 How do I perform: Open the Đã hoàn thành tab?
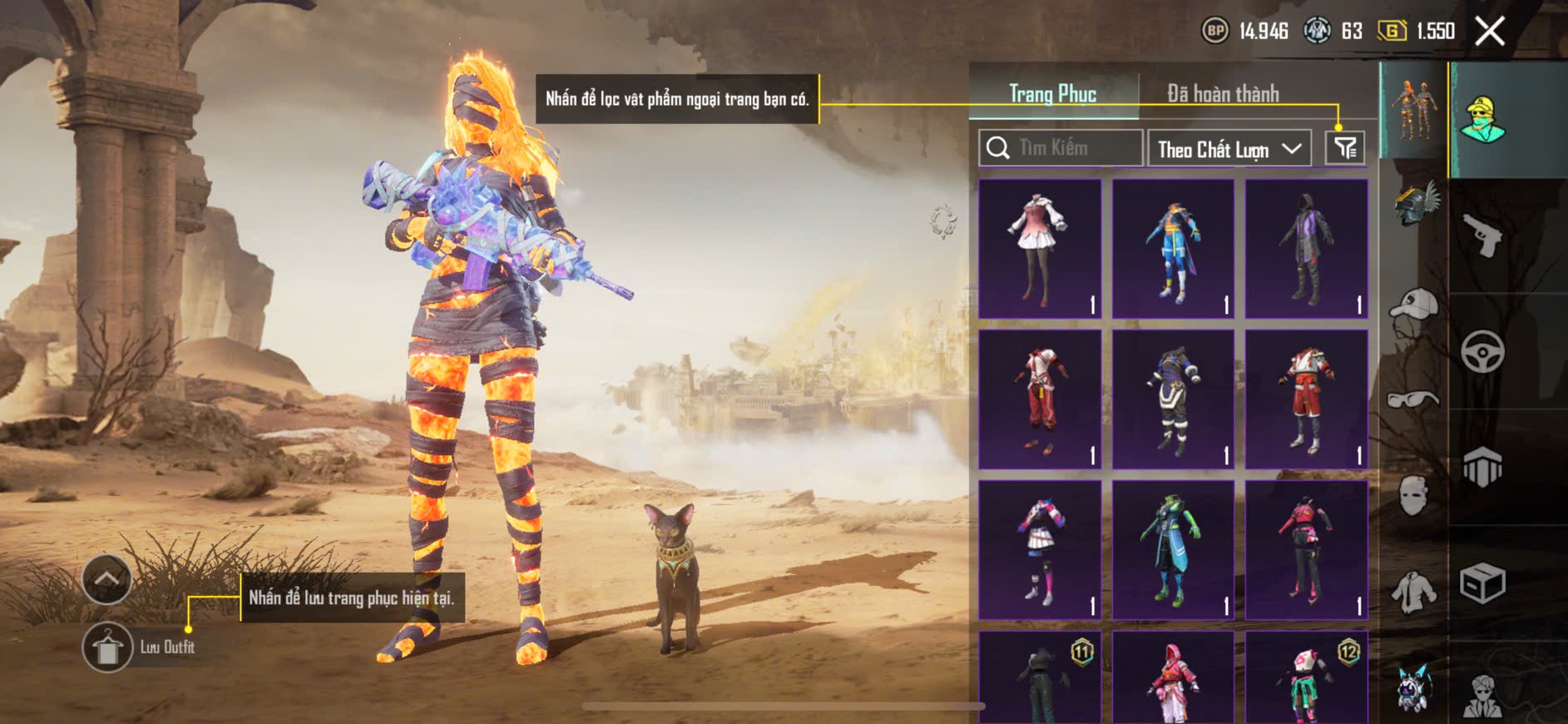1222,93
